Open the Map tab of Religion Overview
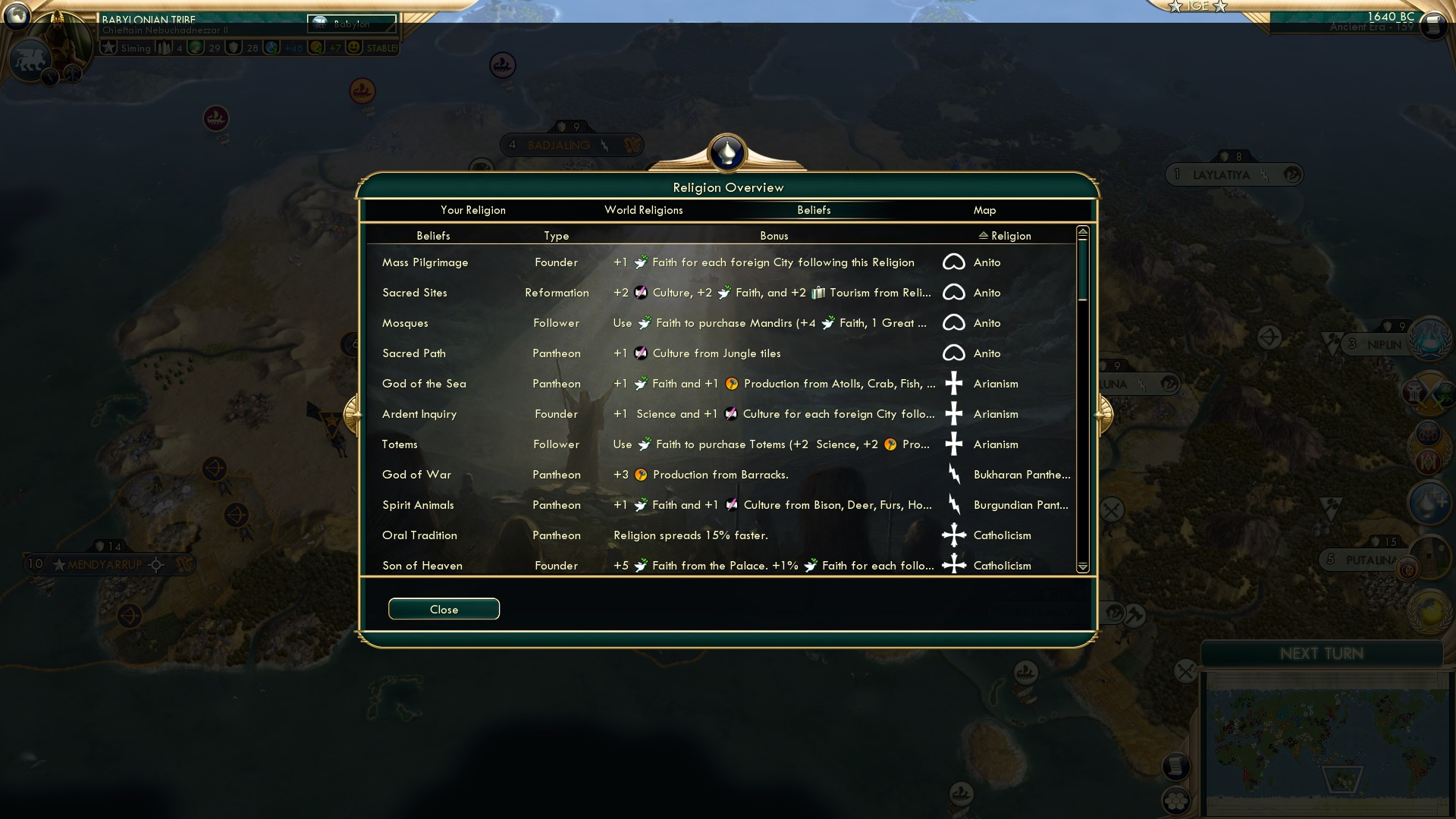 click(x=984, y=210)
